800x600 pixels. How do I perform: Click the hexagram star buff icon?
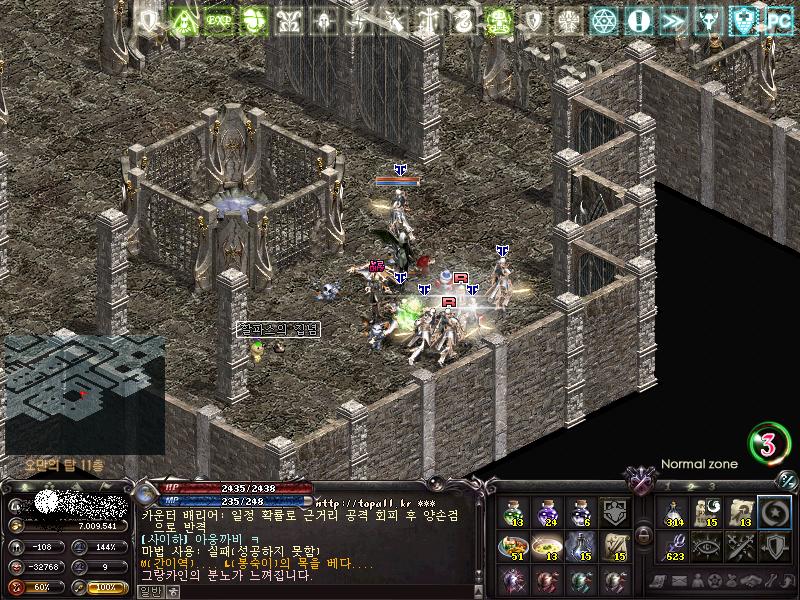[603, 20]
